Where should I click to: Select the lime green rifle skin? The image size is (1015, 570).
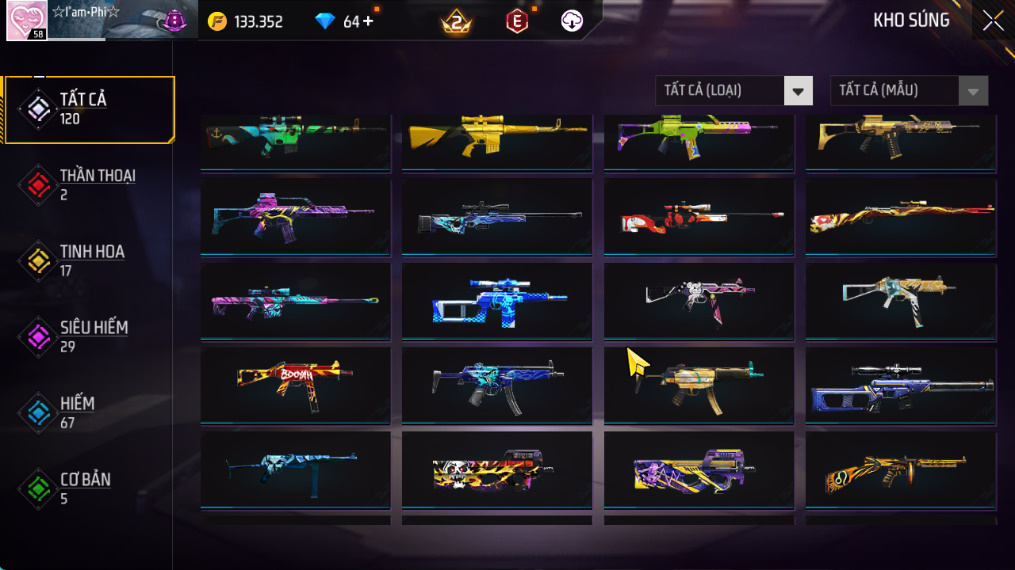[698, 138]
